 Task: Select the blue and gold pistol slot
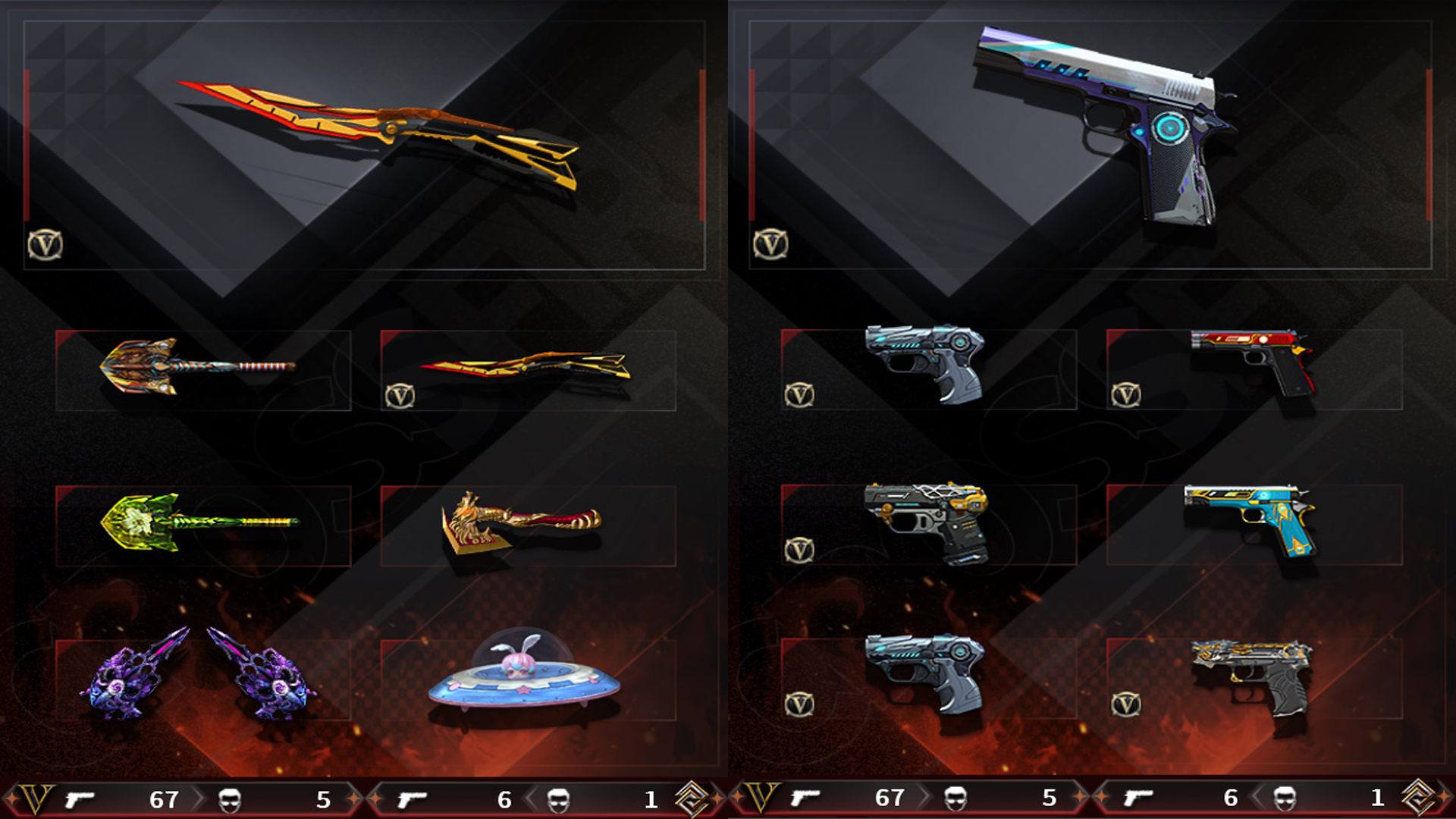(x=1254, y=525)
